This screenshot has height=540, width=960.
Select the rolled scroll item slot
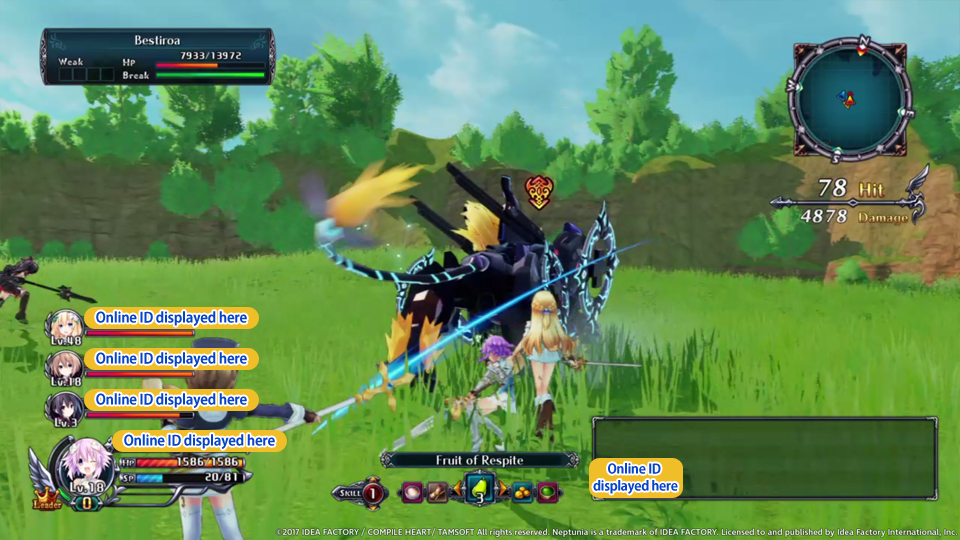click(437, 492)
